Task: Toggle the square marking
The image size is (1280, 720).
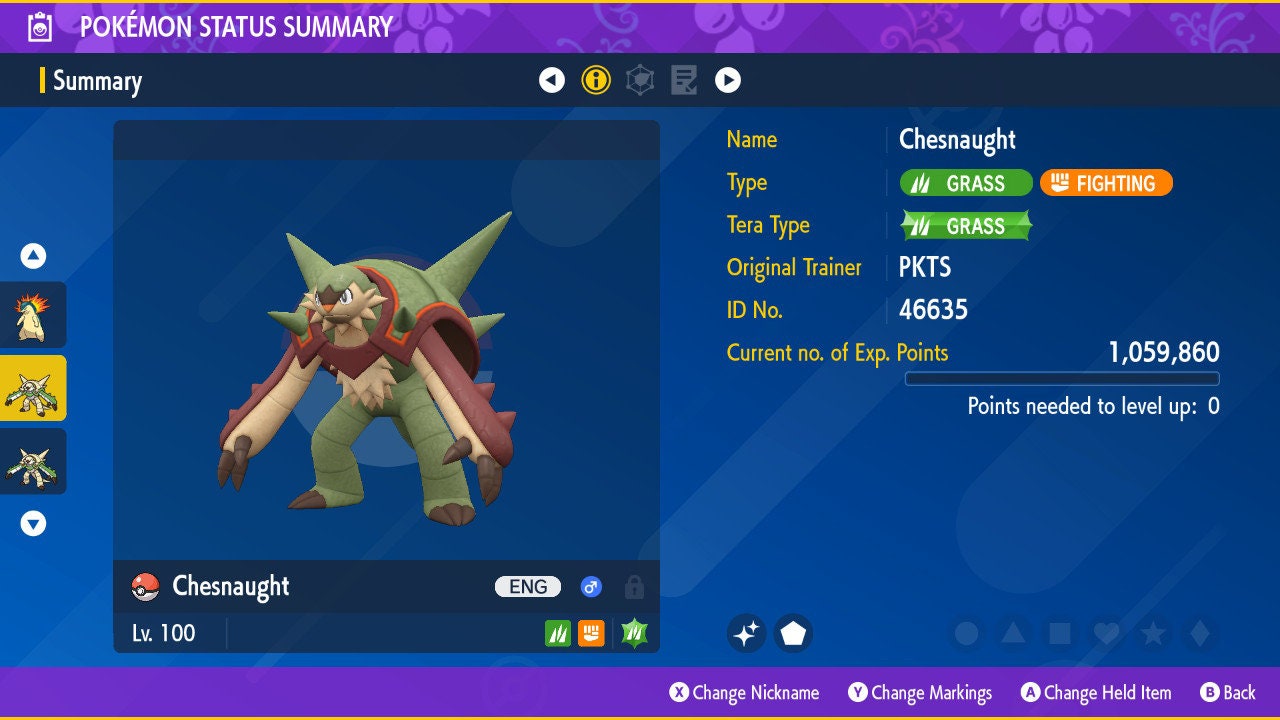Action: point(1059,633)
